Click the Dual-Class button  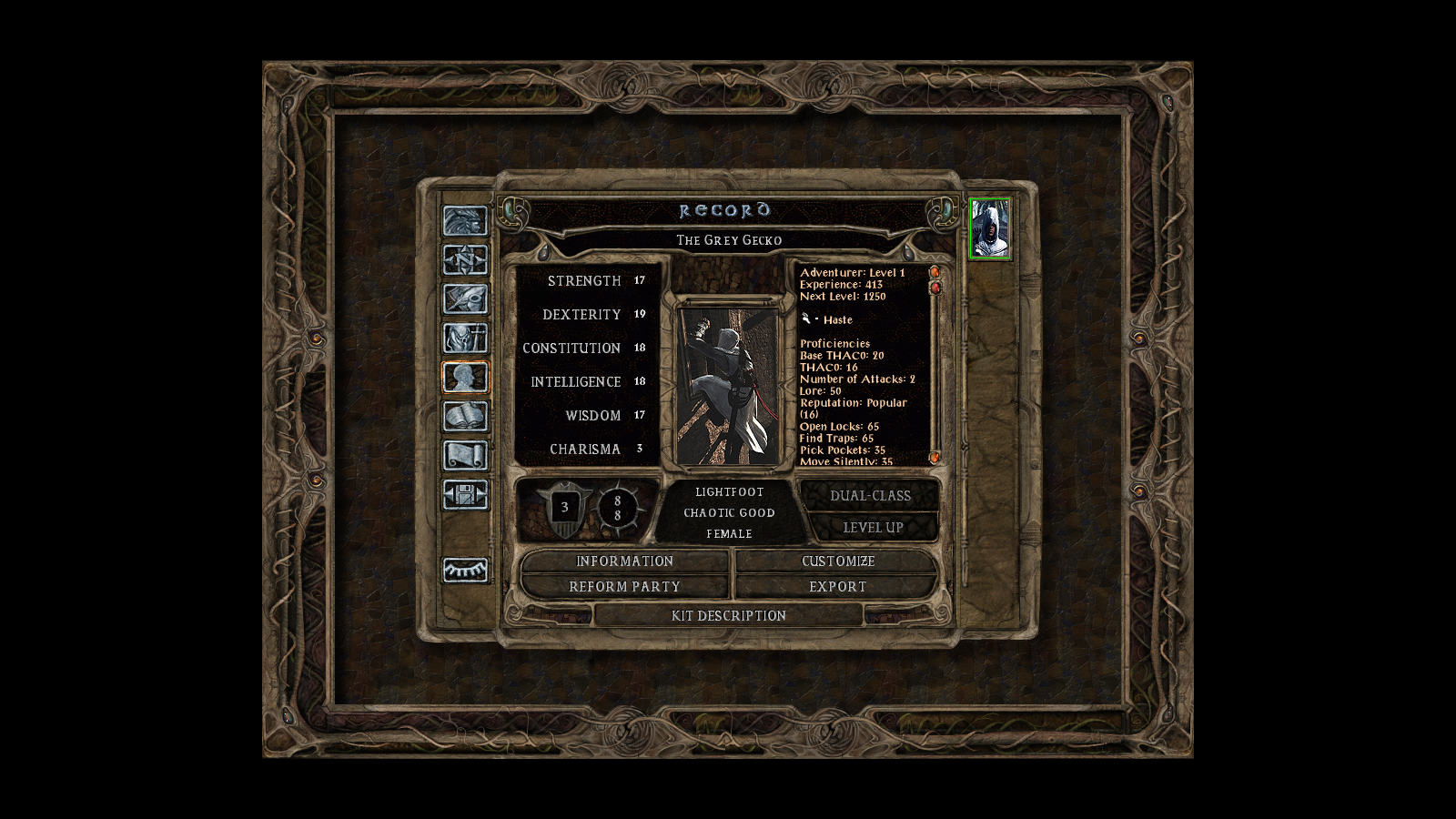871,495
